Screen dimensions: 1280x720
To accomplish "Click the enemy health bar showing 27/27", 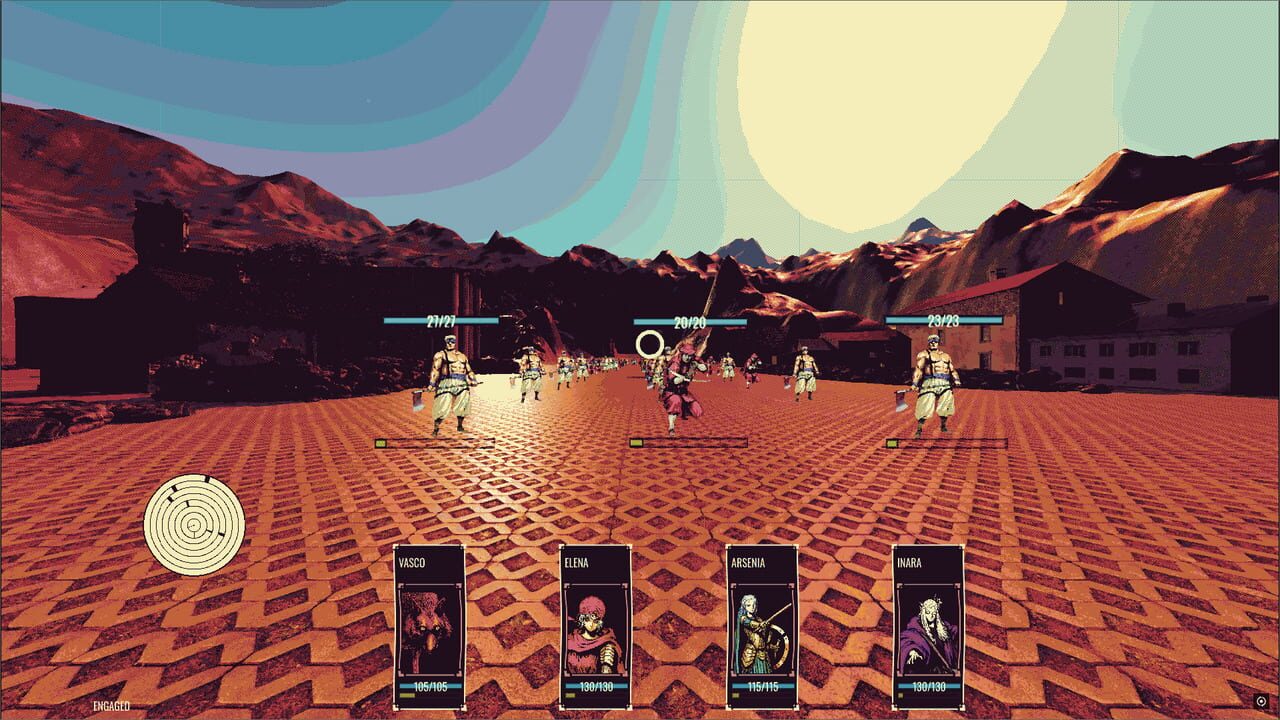I will pos(443,322).
